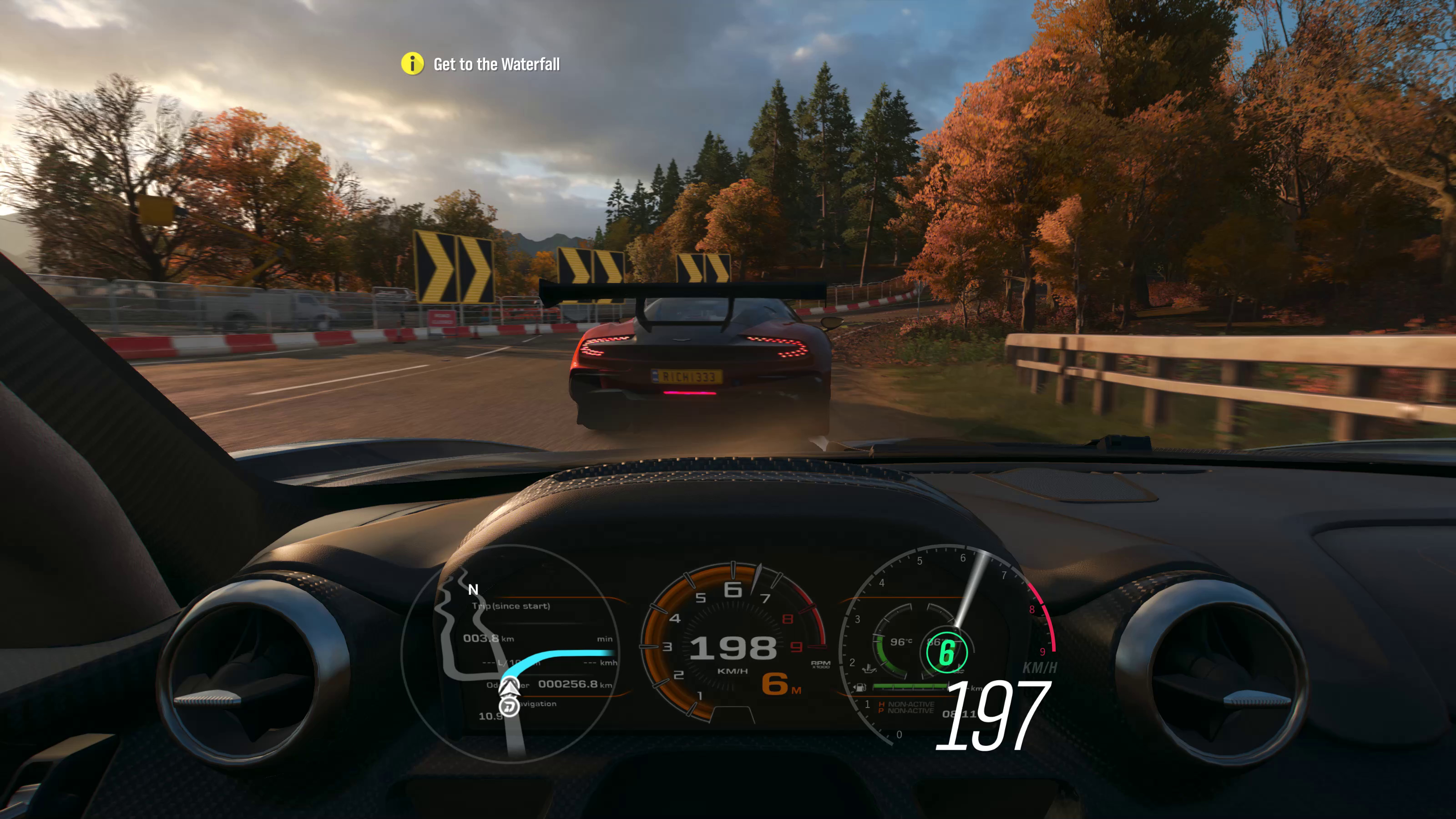Select the "Get to the Waterfall" objective
This screenshot has width=1456, height=819.
(x=496, y=65)
